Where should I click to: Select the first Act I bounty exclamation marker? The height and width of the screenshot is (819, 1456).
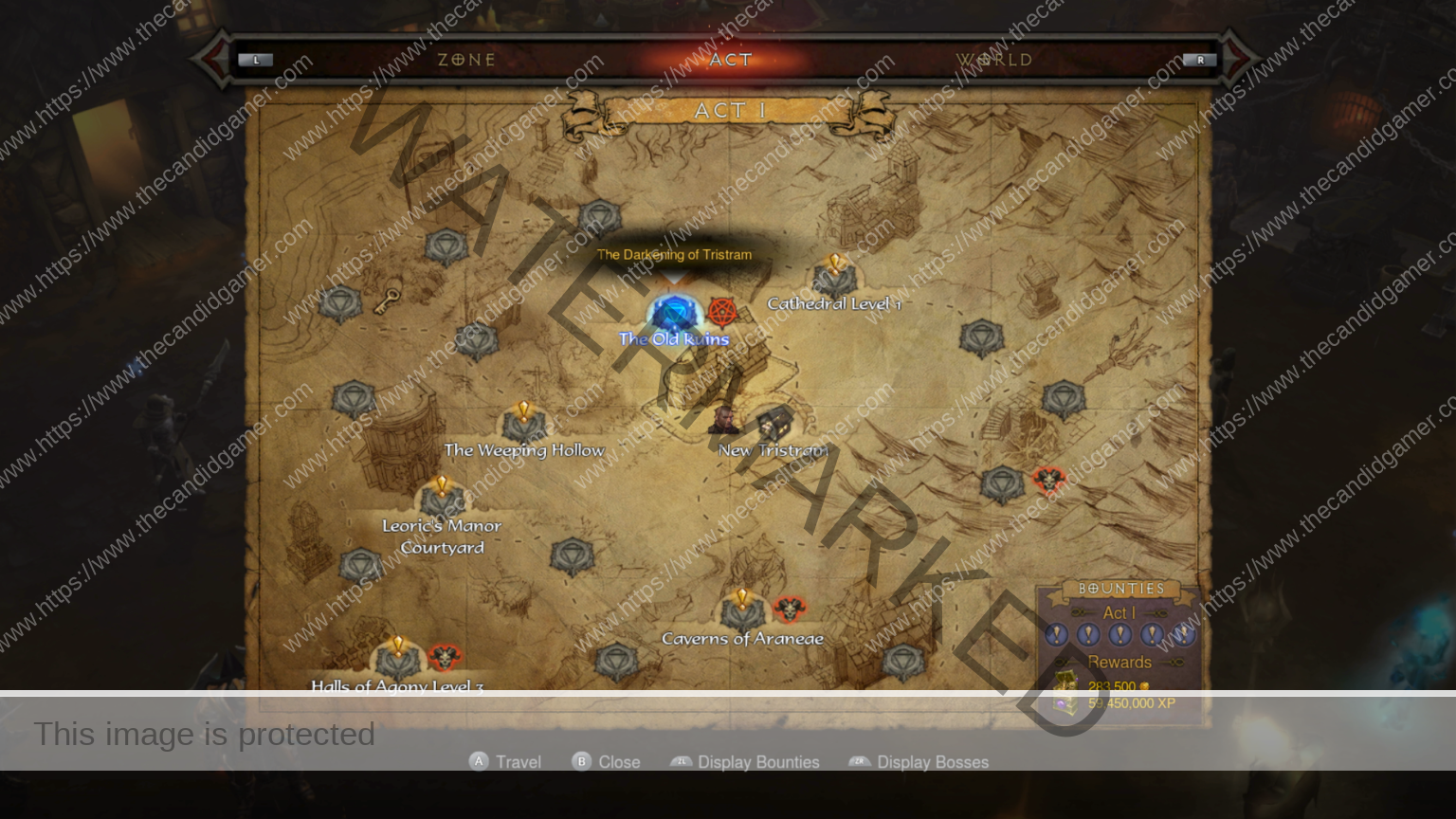tap(1057, 635)
